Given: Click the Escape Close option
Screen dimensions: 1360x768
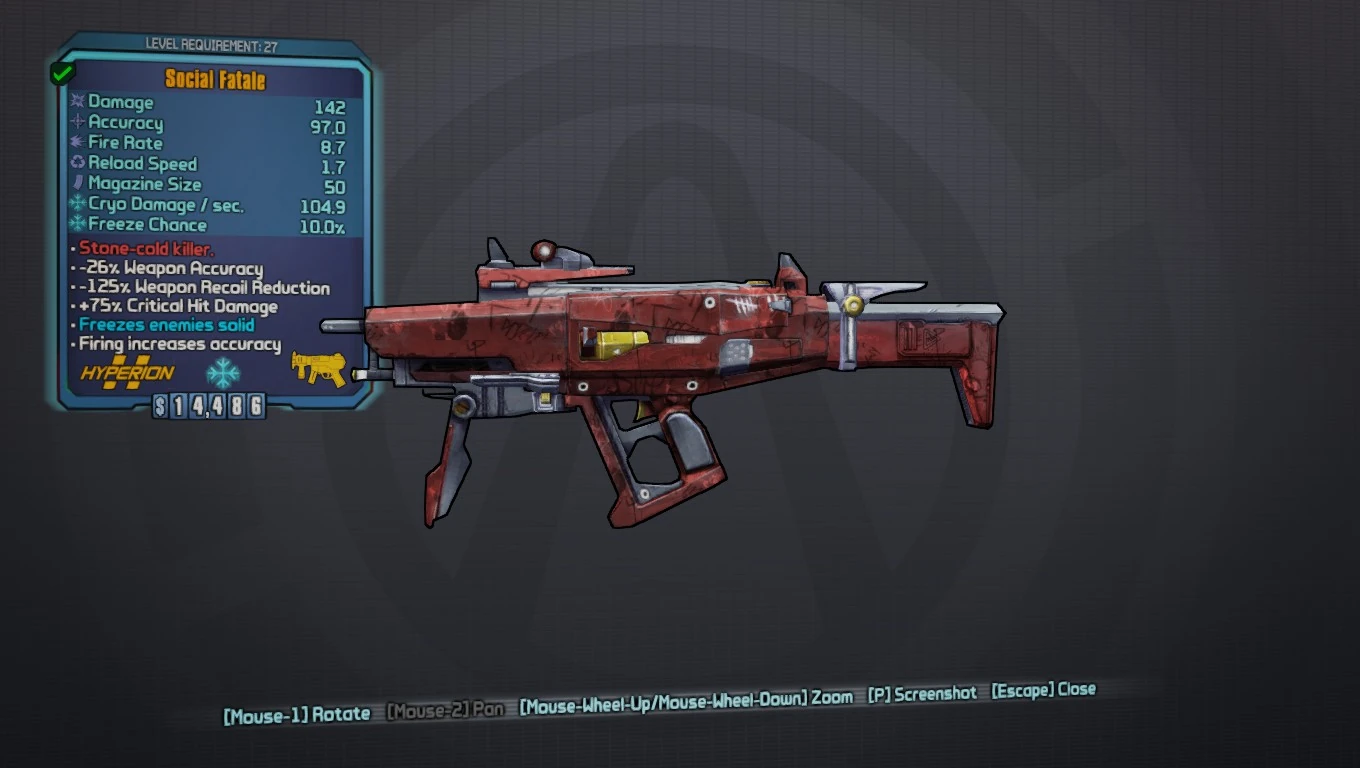Looking at the screenshot, I should pyautogui.click(x=1042, y=690).
